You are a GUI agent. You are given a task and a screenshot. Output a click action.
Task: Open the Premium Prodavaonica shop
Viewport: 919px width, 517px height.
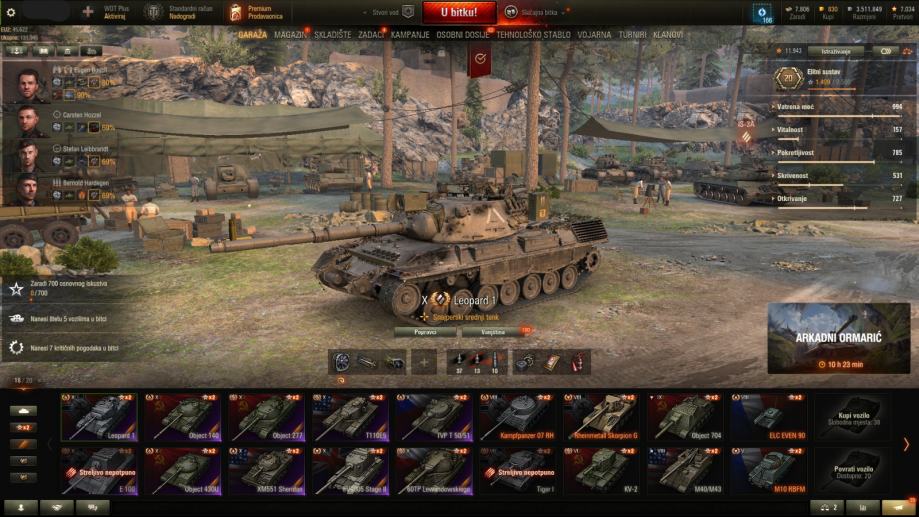pos(264,13)
